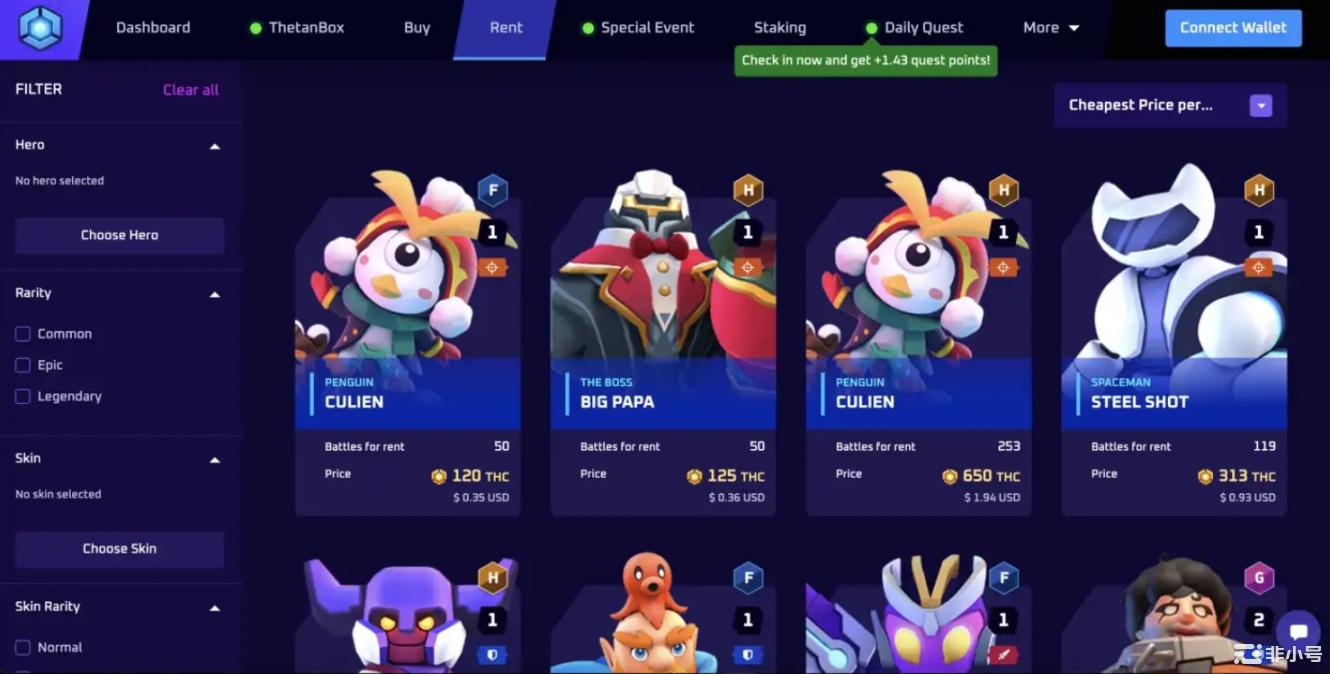
Task: Open the Special Event tab
Action: point(647,28)
